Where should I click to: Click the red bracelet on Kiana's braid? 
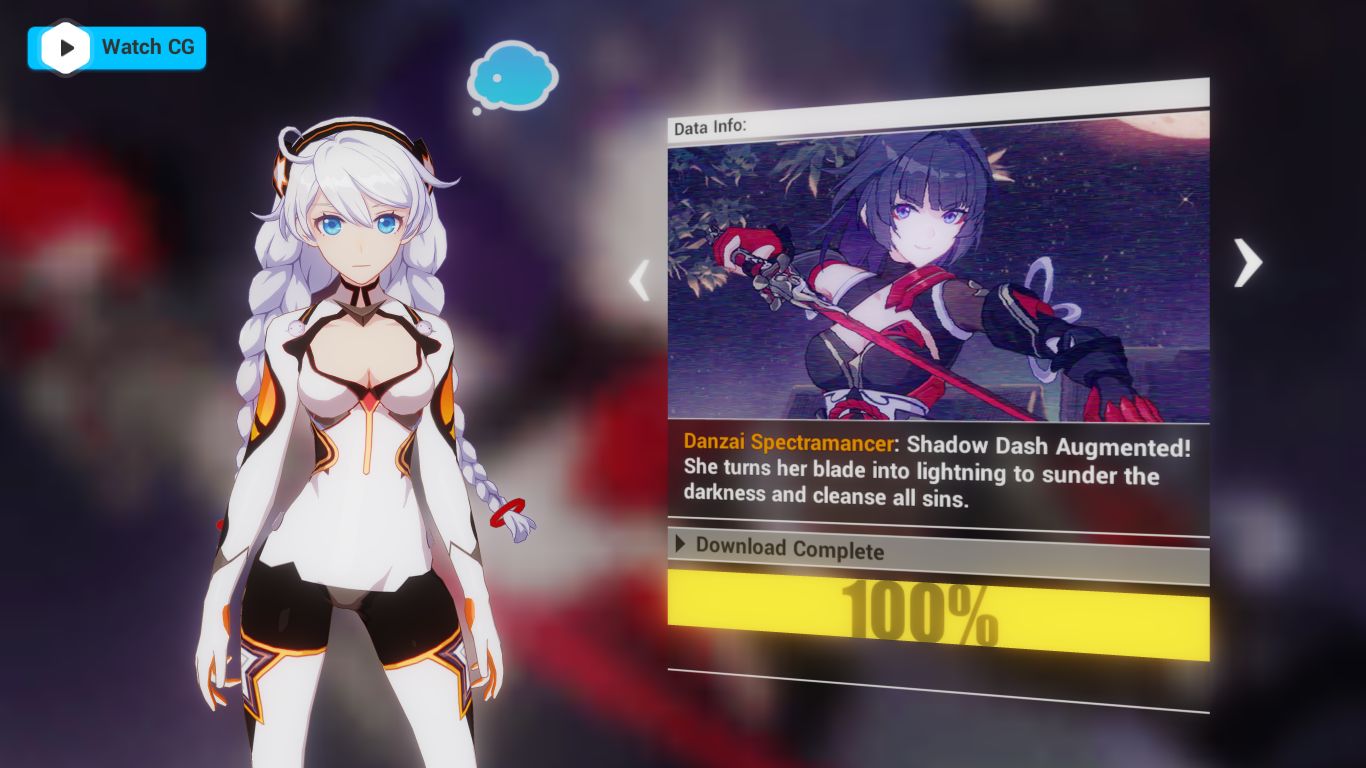[x=507, y=512]
